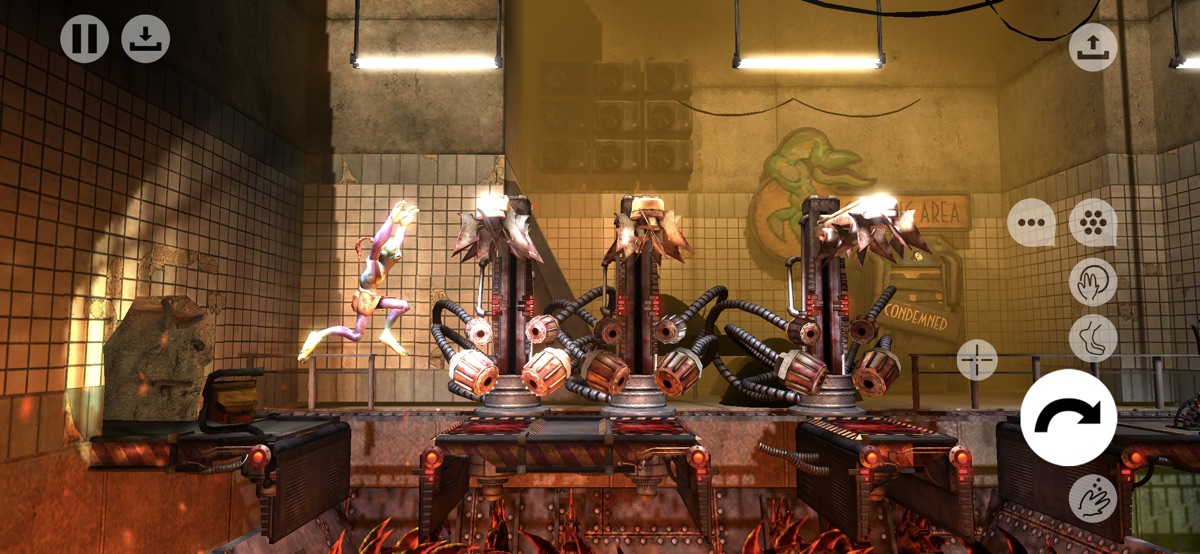Tap the quick save download-arrow button
1200x554 pixels.
(x=146, y=40)
